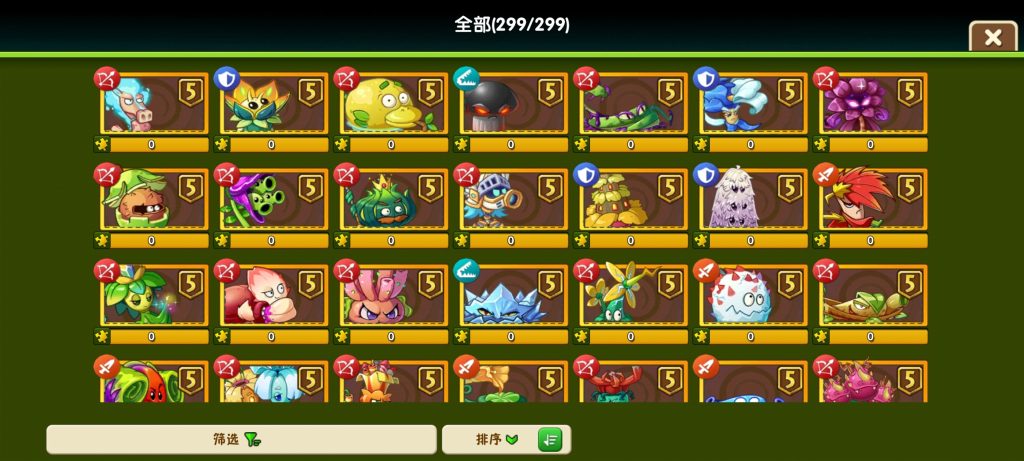The height and width of the screenshot is (461, 1024).
Task: Choose the green crocodile vine plant card
Action: pos(631,105)
